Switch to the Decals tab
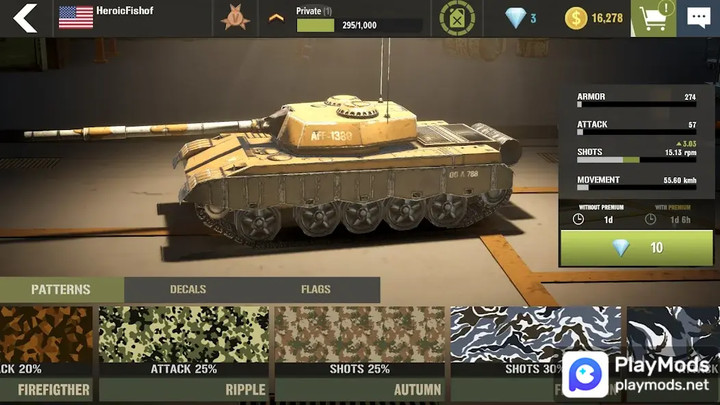 188,290
